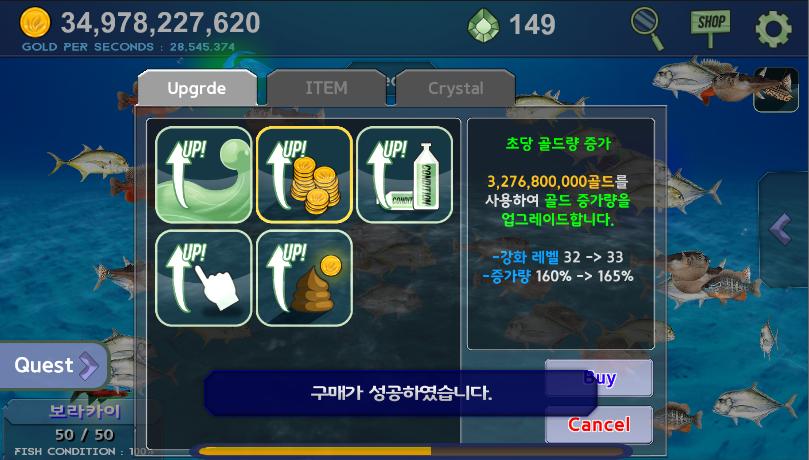Click the magnifying glass icon
The image size is (809, 460).
click(648, 27)
